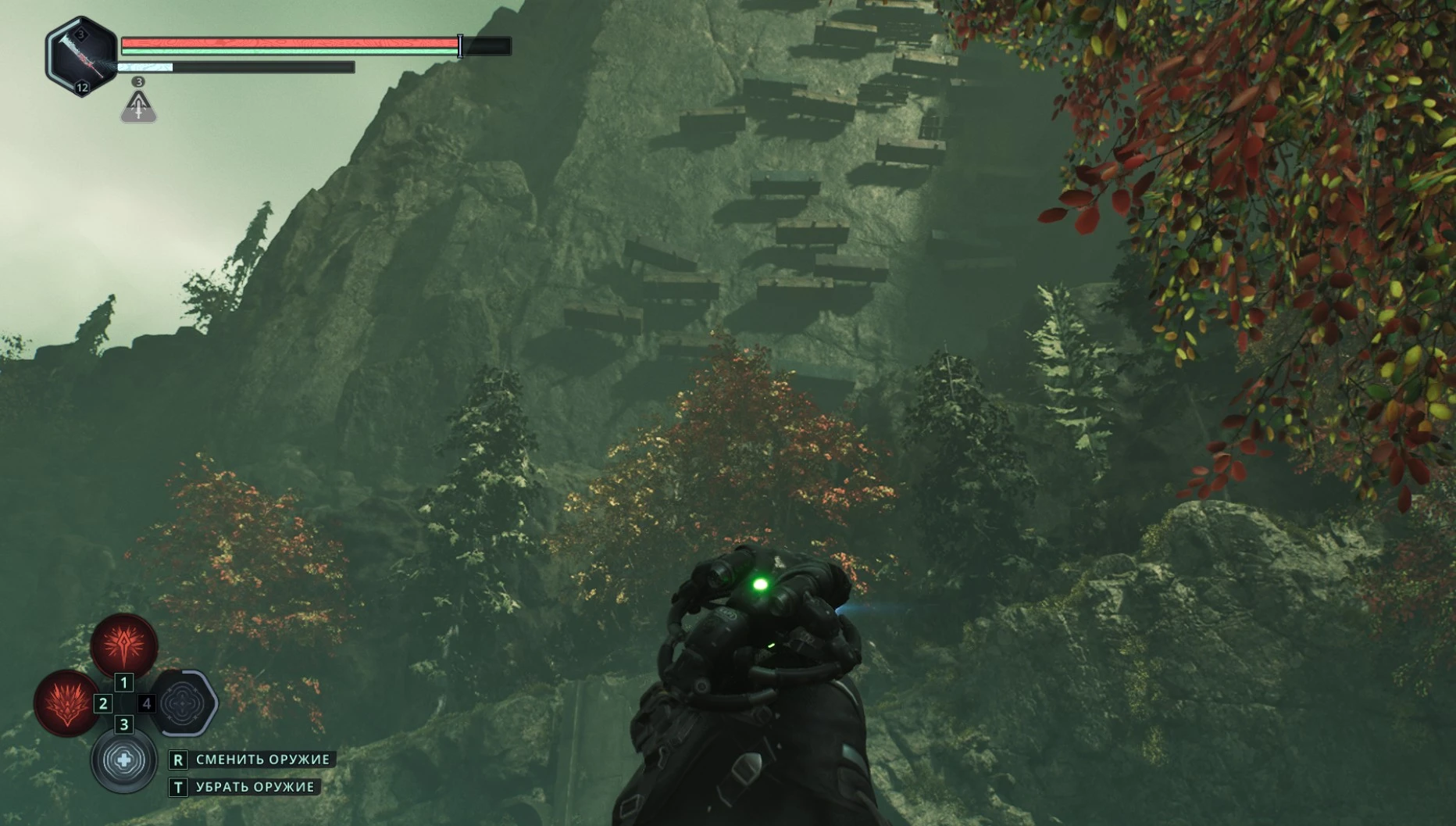Activate the red dragon head ability in slot 2

click(x=66, y=702)
